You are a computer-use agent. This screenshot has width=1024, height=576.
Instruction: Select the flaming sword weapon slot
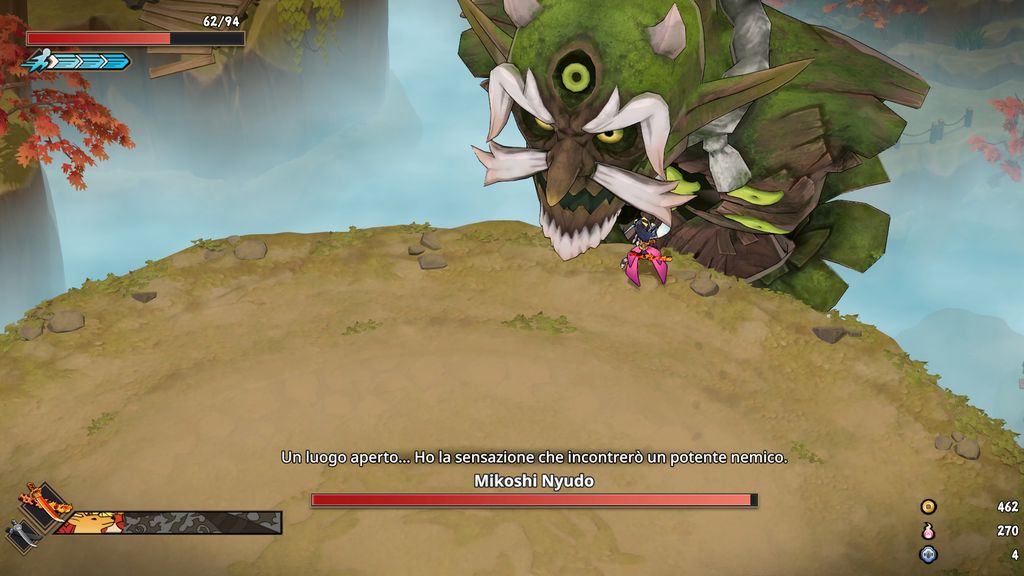[46, 501]
